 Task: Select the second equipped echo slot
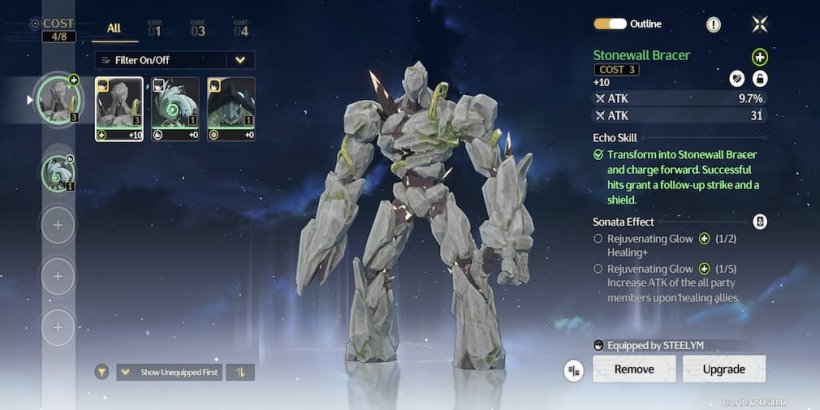[58, 173]
